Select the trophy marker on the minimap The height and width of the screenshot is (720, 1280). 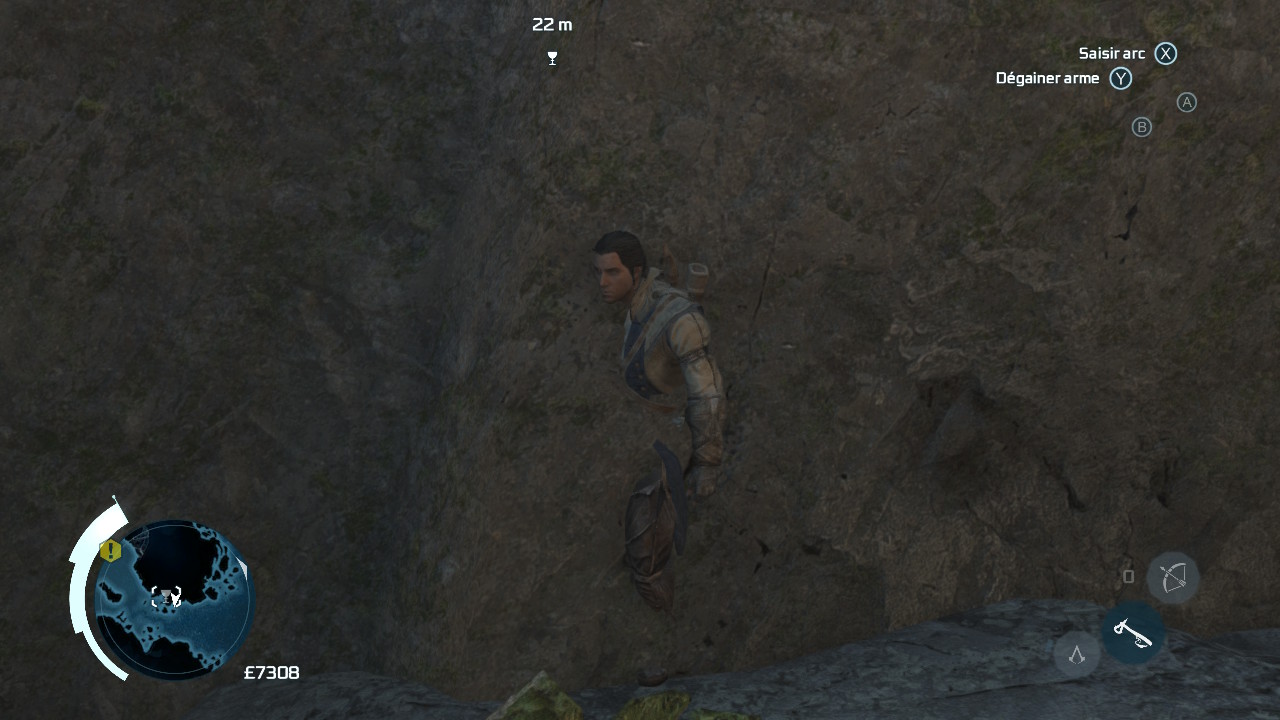[x=166, y=597]
